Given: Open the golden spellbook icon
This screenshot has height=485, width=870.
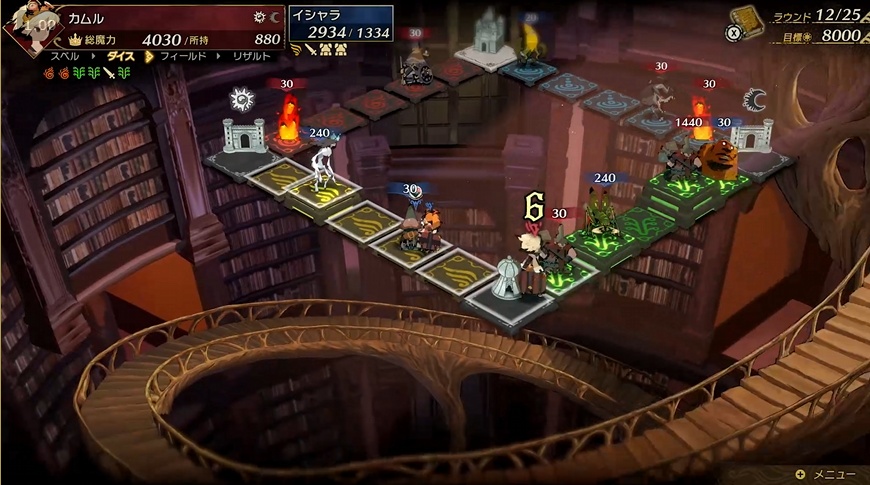Looking at the screenshot, I should click(x=745, y=22).
